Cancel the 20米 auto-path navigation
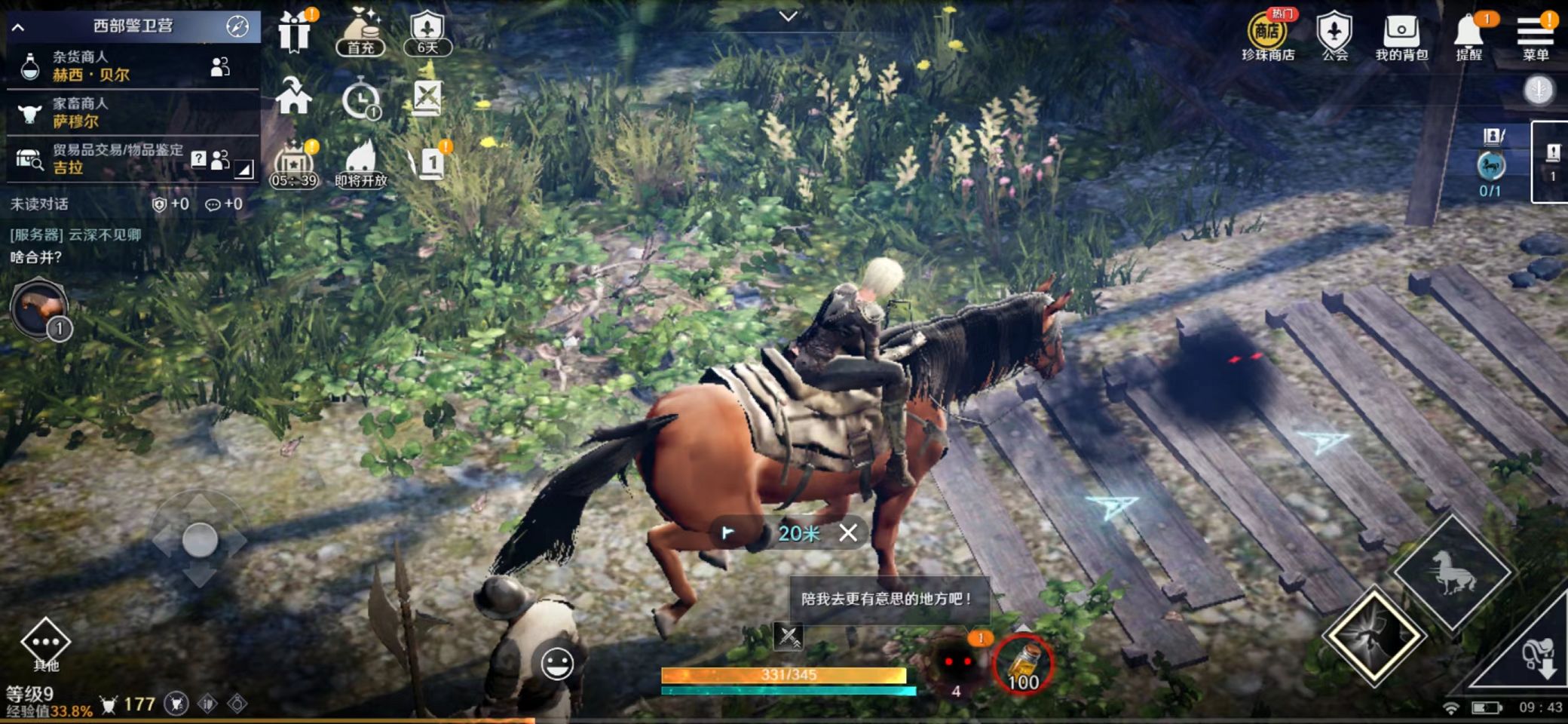This screenshot has width=1568, height=724. [x=848, y=533]
